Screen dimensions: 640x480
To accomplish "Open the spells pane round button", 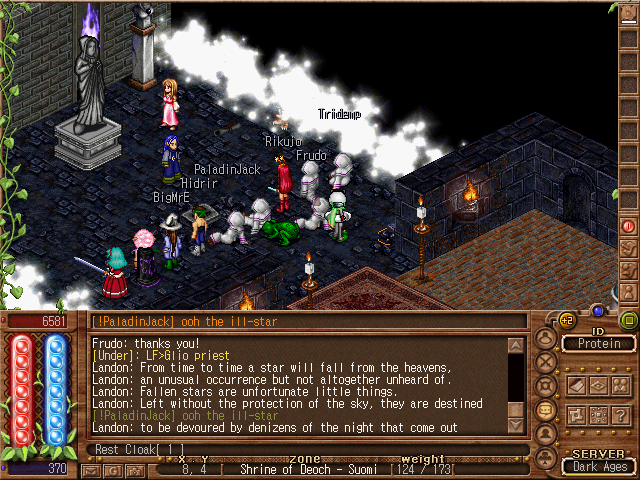I will 545,386.
